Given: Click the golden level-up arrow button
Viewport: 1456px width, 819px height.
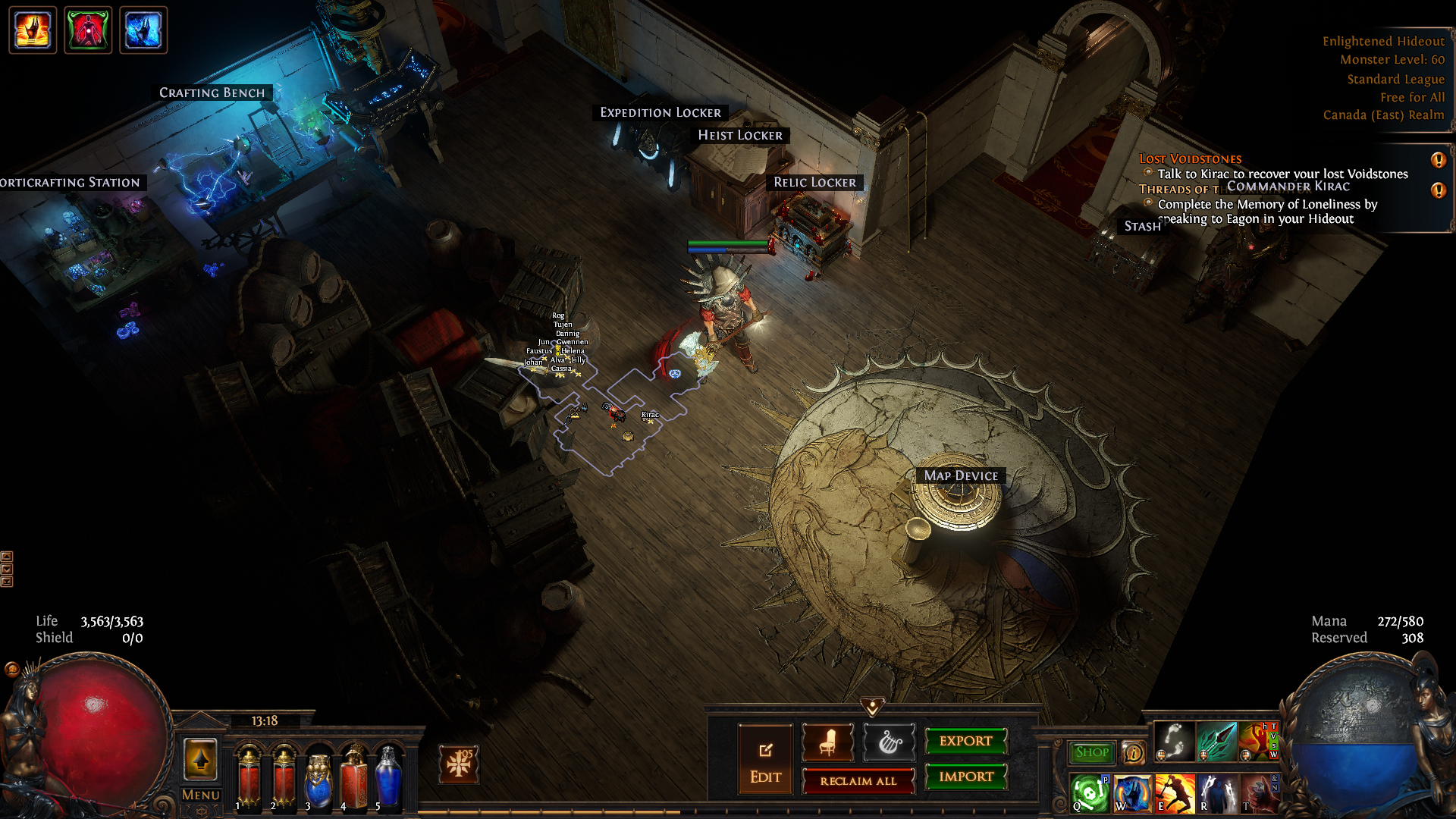Looking at the screenshot, I should tap(200, 759).
